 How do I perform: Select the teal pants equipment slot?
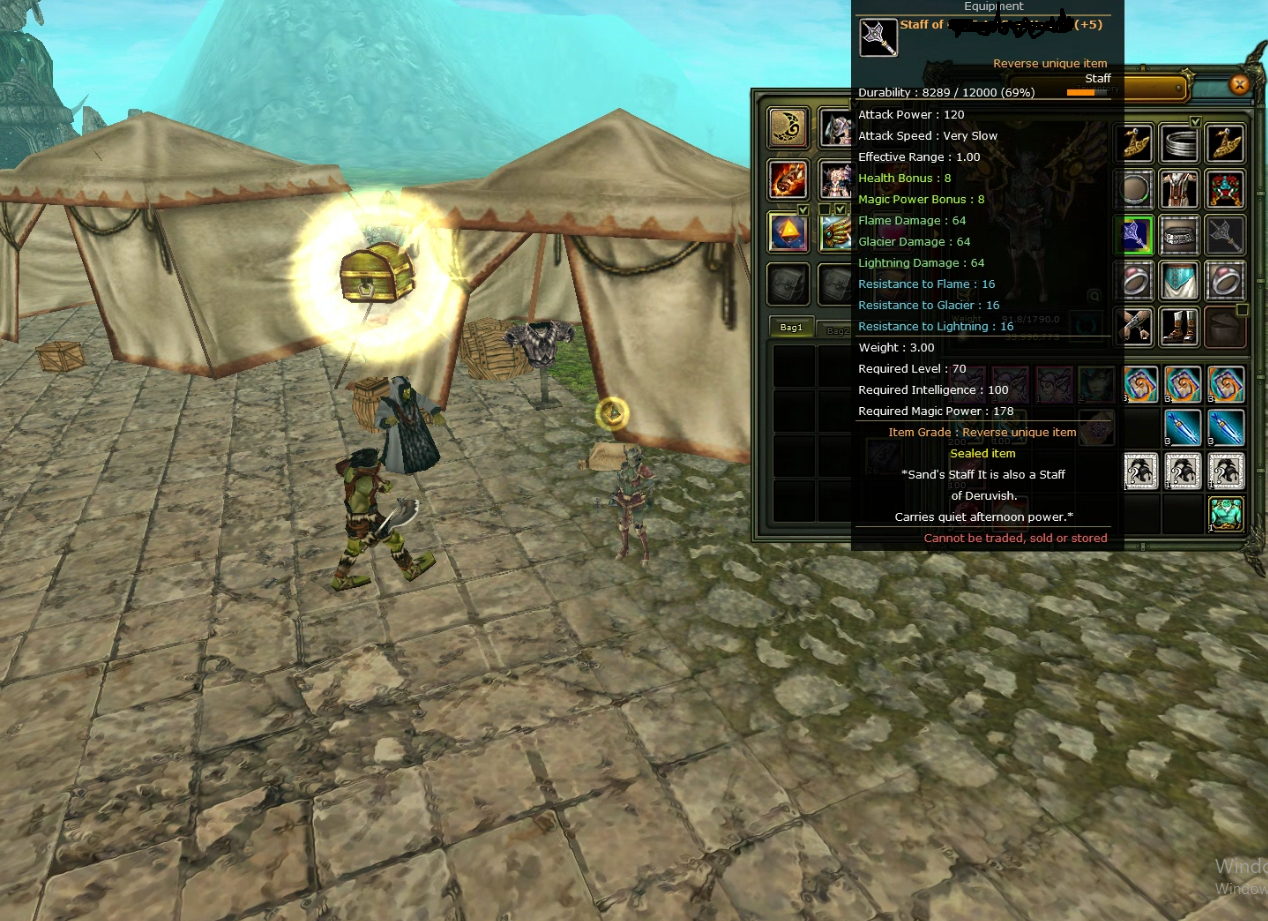[1180, 281]
